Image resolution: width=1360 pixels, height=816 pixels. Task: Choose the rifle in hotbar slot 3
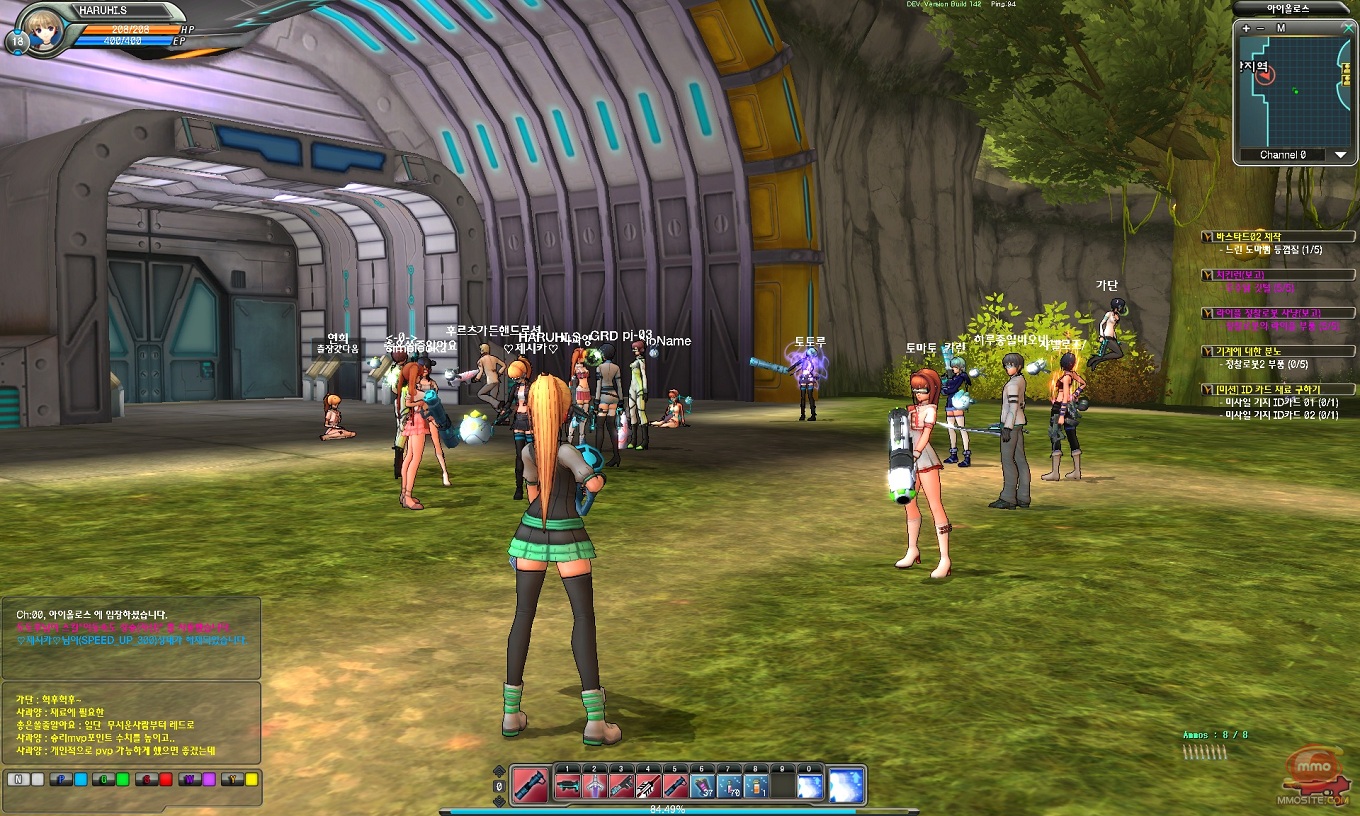[621, 786]
